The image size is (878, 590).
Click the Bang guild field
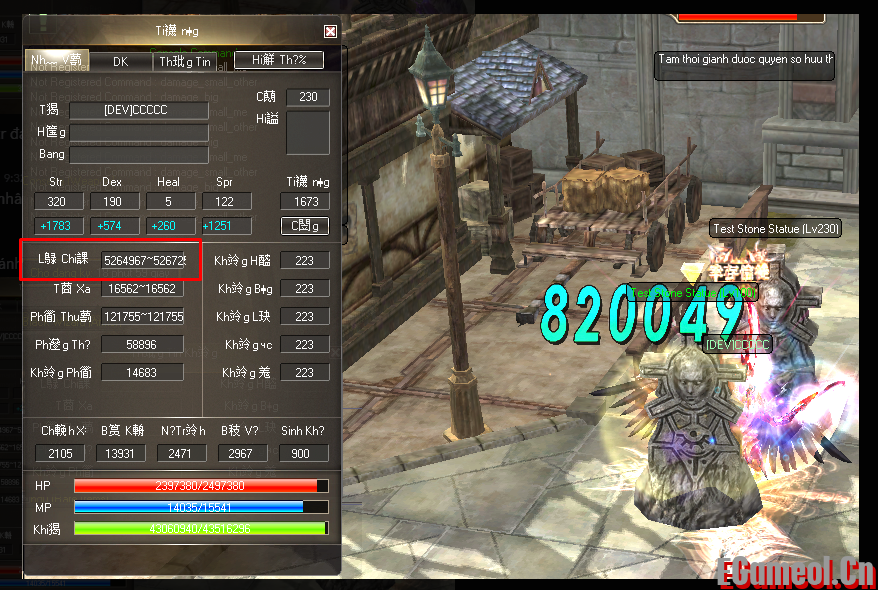pos(138,154)
